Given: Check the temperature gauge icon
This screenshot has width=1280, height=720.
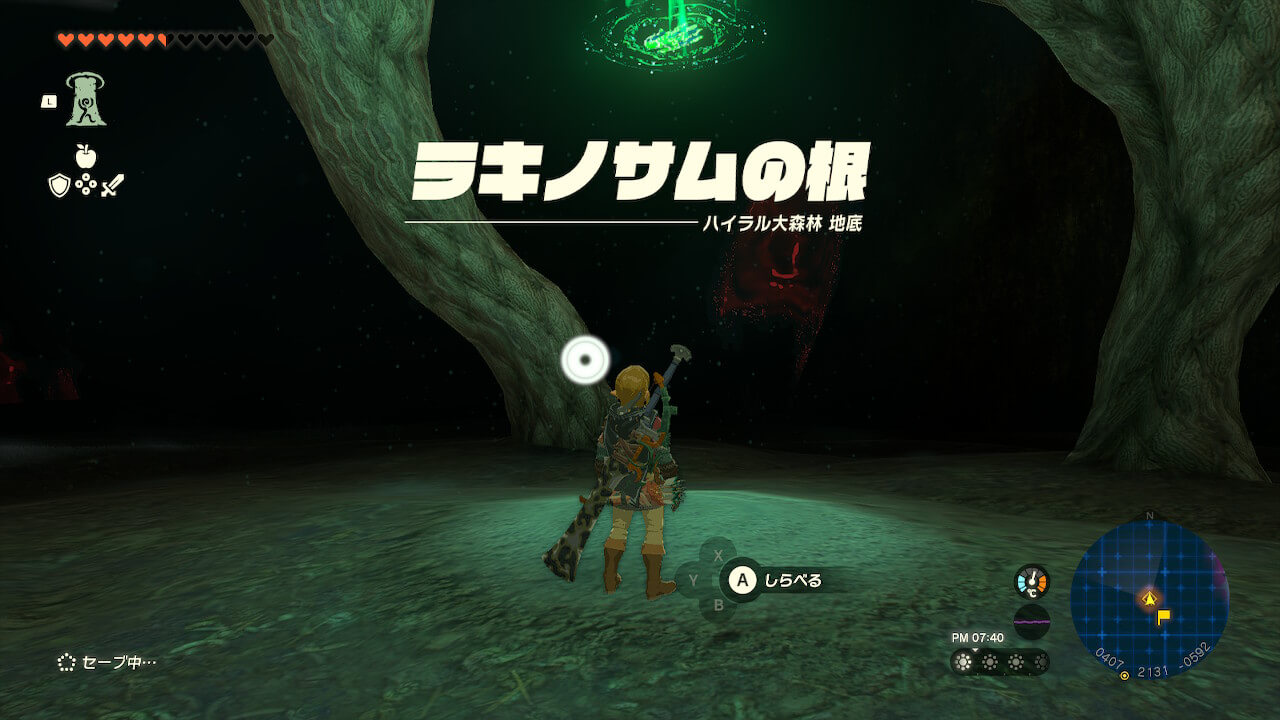Looking at the screenshot, I should pos(1032,581).
